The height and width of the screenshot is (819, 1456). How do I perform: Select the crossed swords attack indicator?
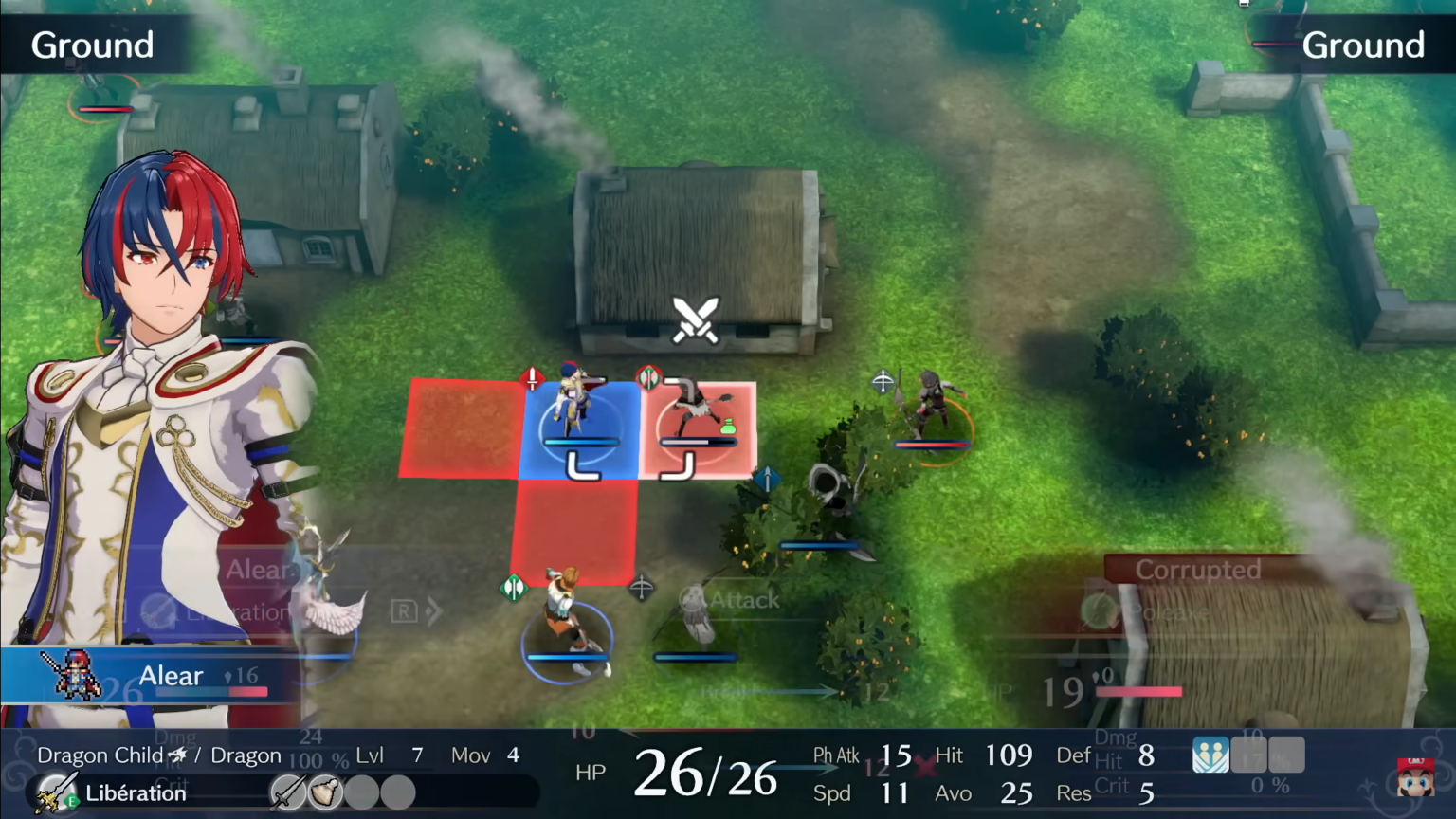(695, 318)
